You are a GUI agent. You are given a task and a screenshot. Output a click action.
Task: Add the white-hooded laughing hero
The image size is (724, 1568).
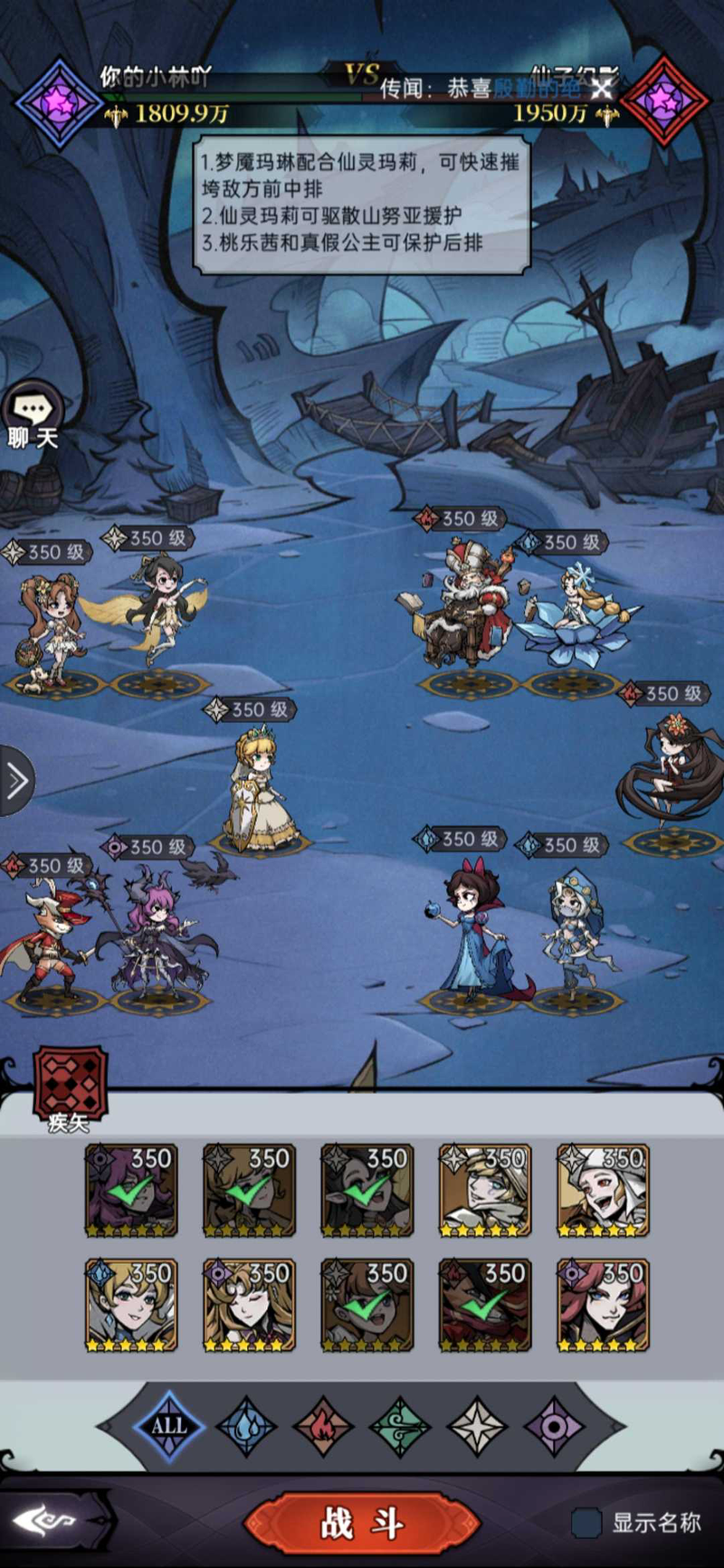(x=603, y=1190)
